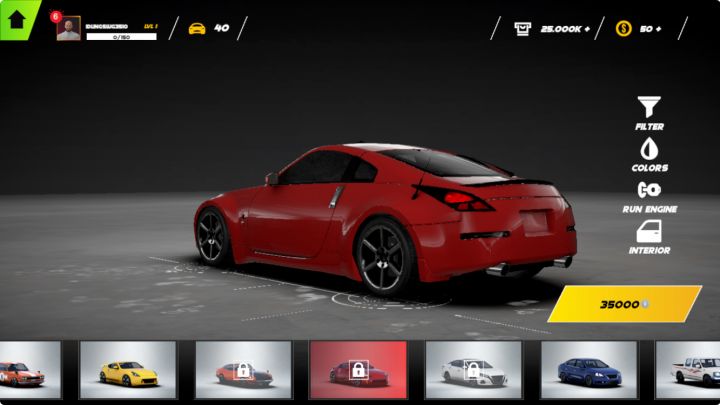Open the player profile avatar
Screen dimensions: 720x405
pyautogui.click(x=68, y=29)
